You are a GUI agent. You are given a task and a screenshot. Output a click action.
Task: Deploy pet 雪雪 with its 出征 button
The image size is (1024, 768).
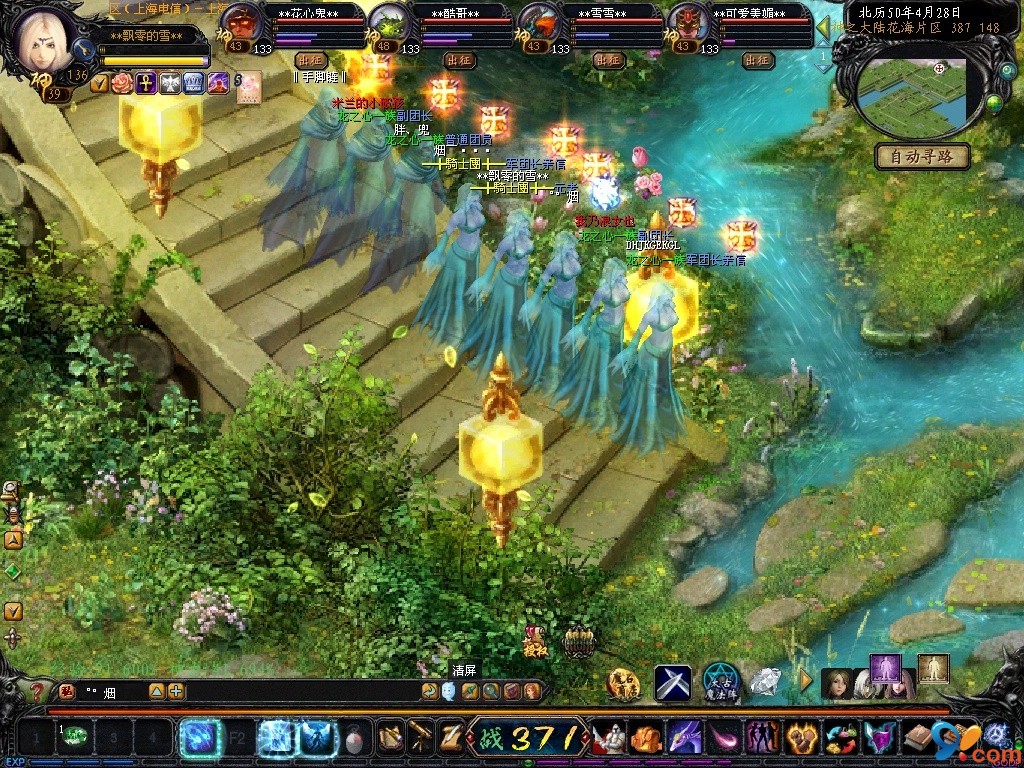(x=608, y=60)
